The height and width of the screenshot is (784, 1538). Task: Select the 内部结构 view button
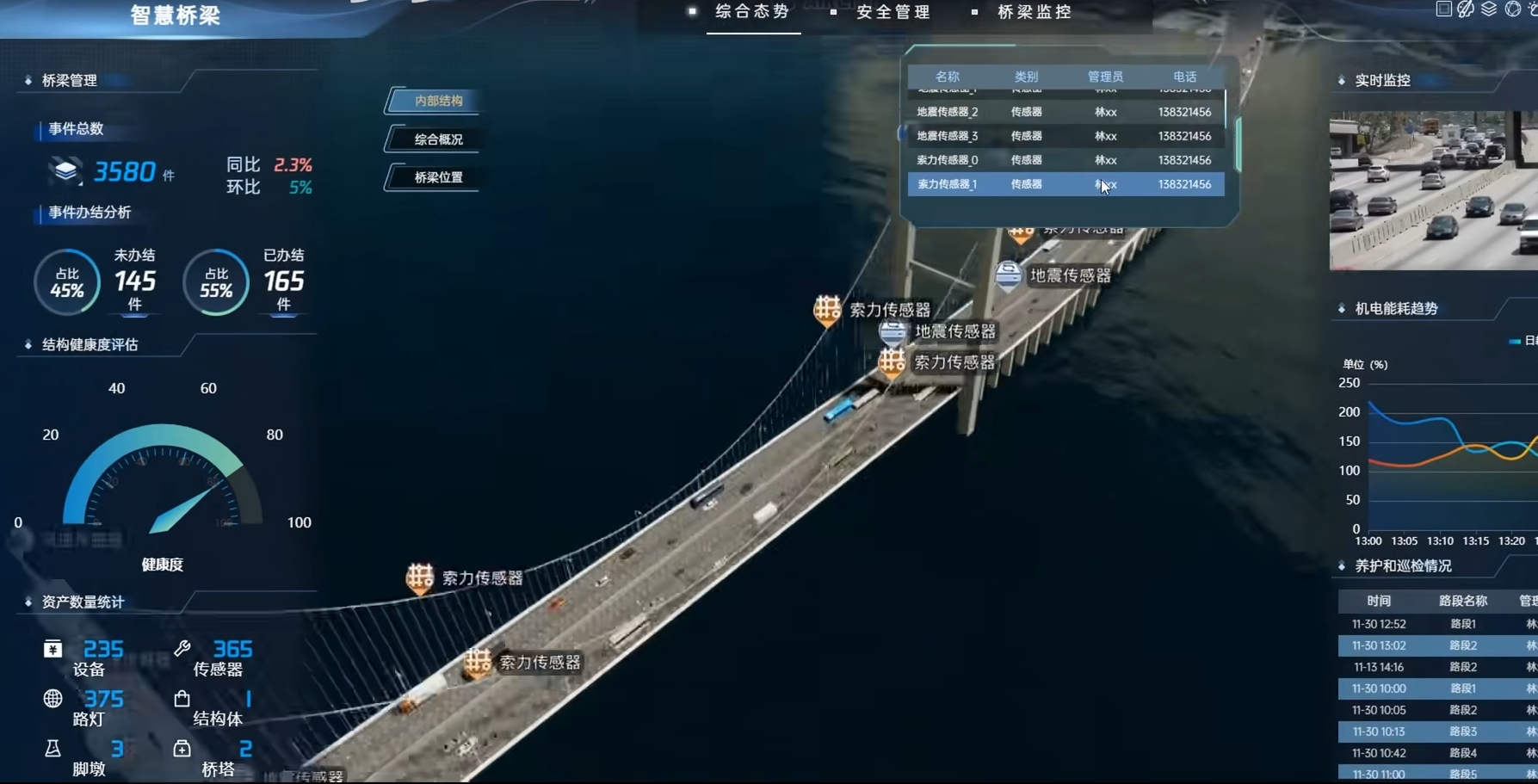tap(438, 101)
